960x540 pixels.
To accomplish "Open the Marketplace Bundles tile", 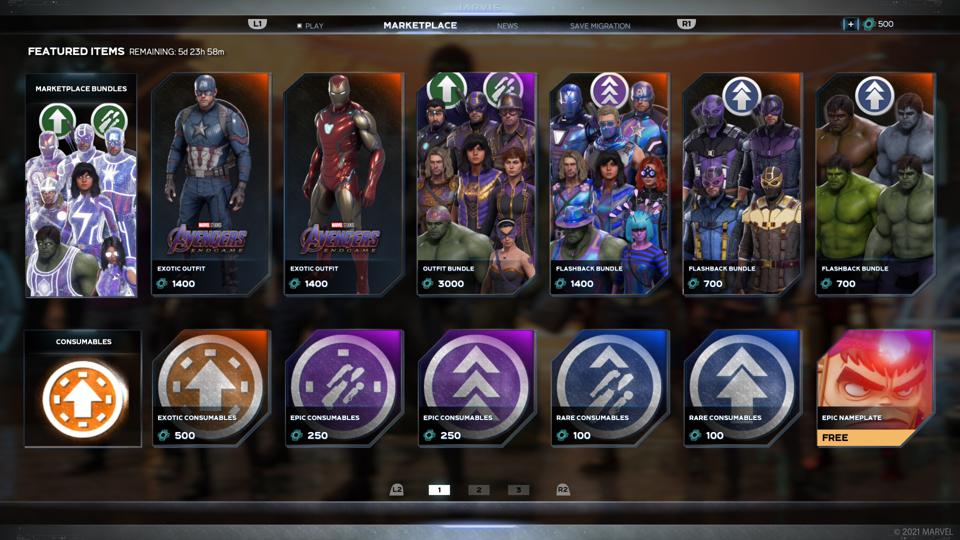I will pyautogui.click(x=81, y=186).
